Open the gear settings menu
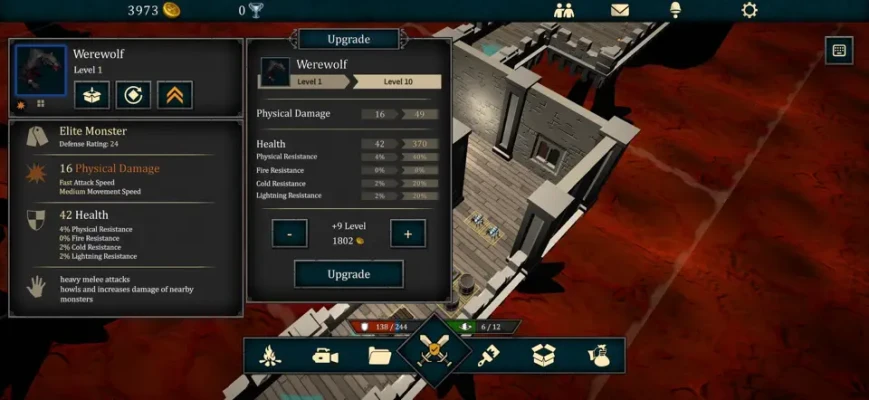 click(749, 11)
